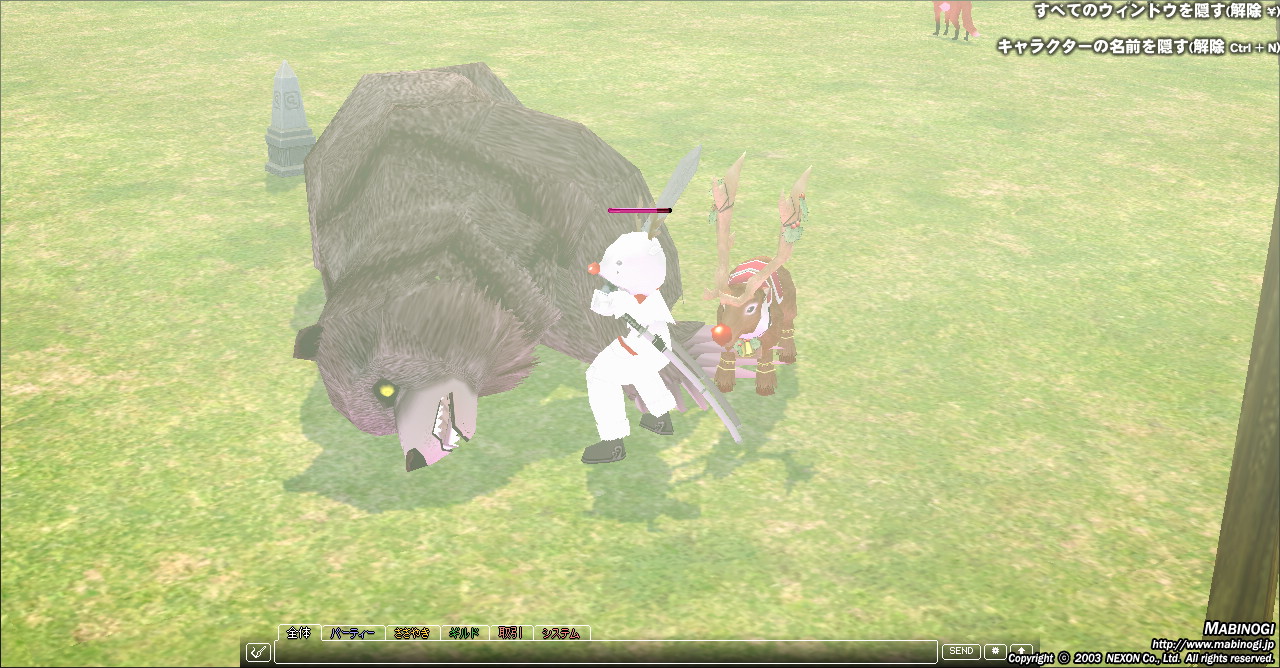The height and width of the screenshot is (668, 1280).
Task: Select the ささやき whisper tab
Action: [x=411, y=633]
